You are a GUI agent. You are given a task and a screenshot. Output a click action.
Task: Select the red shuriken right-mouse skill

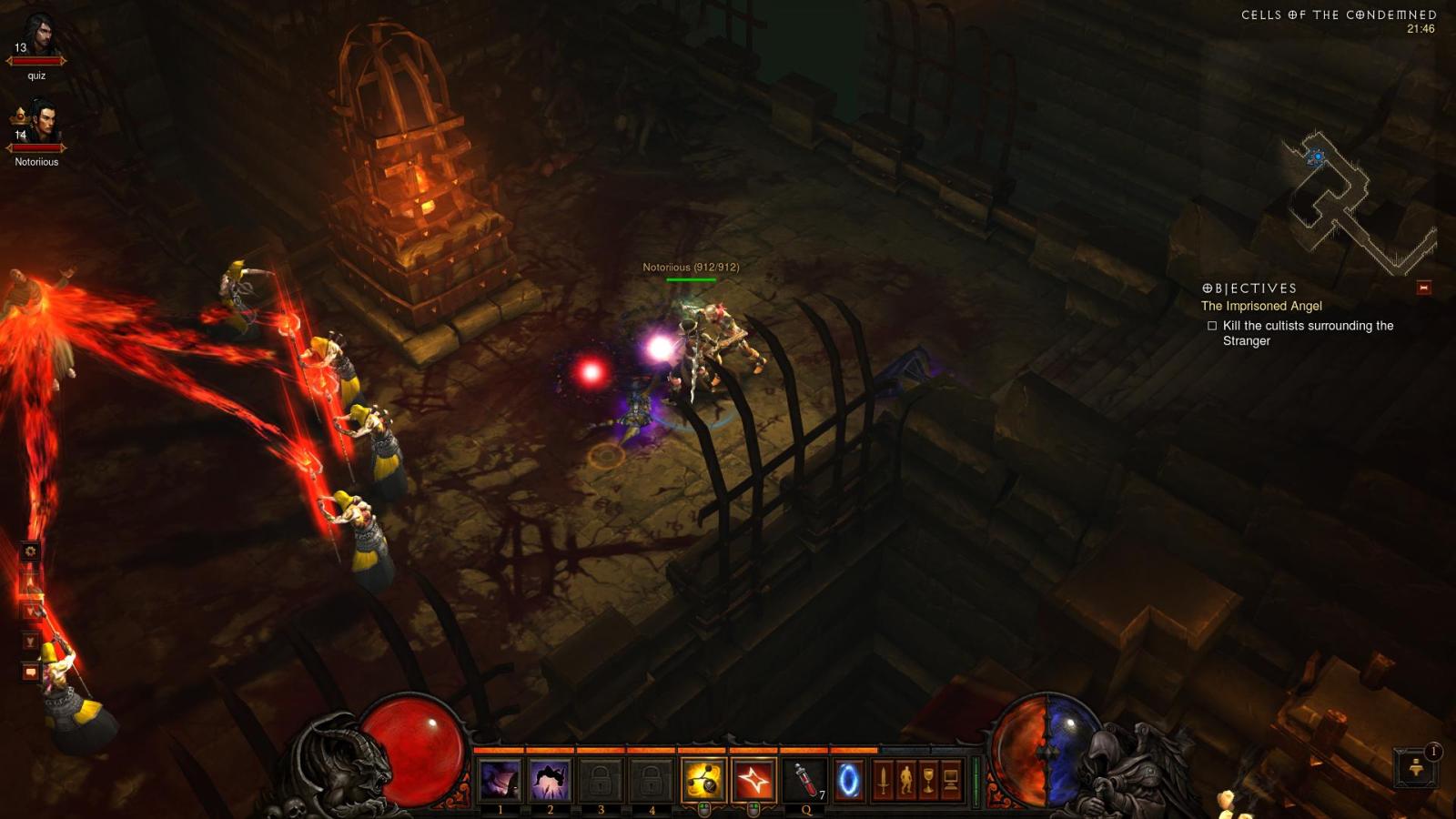753,779
